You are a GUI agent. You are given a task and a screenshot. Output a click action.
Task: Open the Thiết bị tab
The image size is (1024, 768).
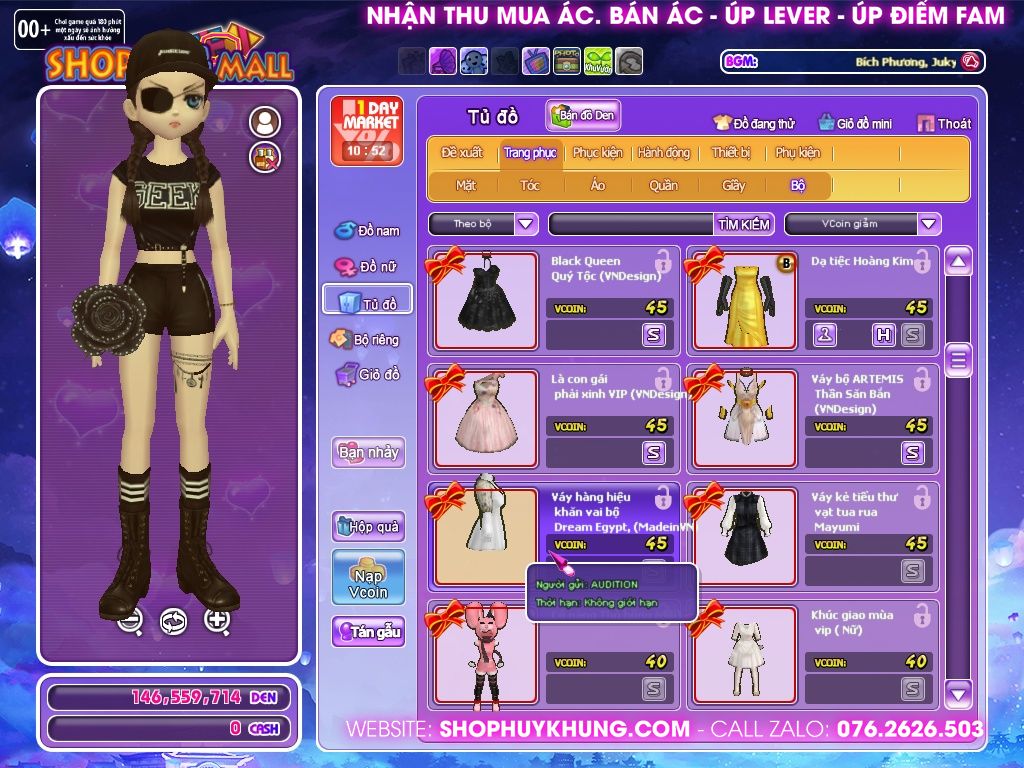click(x=731, y=153)
